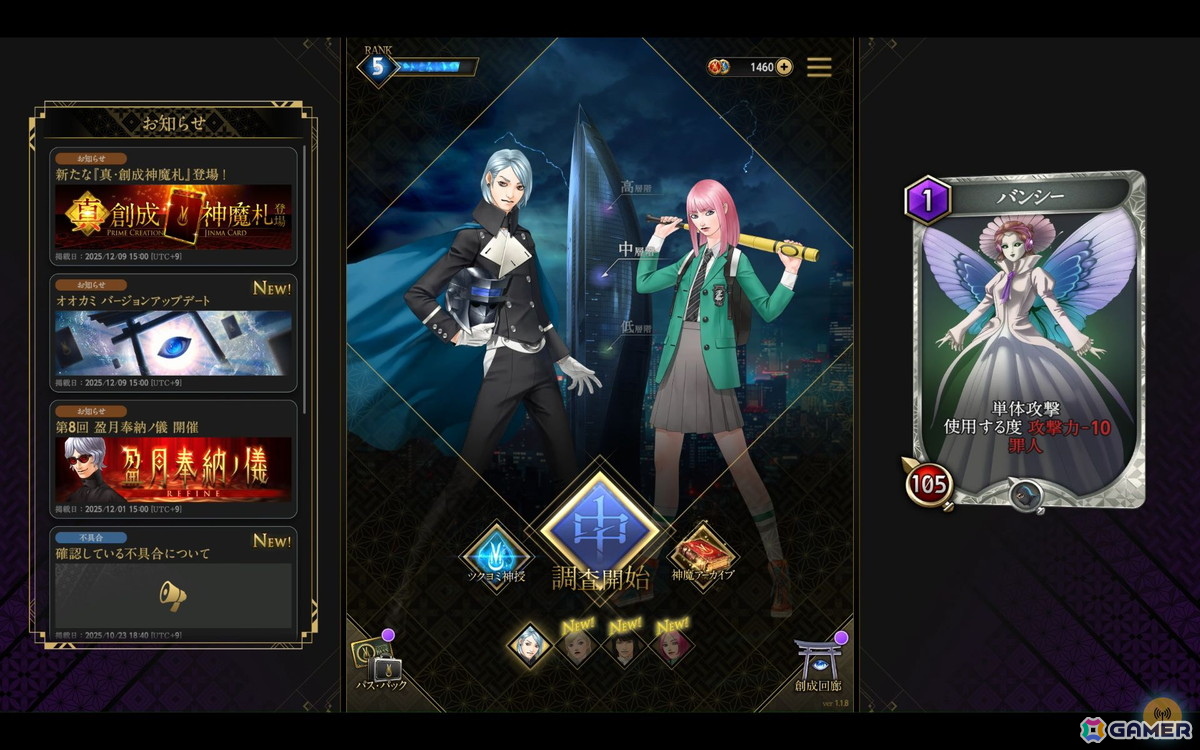This screenshot has width=1200, height=750.
Task: Open the パス・パック shop
Action: click(x=381, y=660)
